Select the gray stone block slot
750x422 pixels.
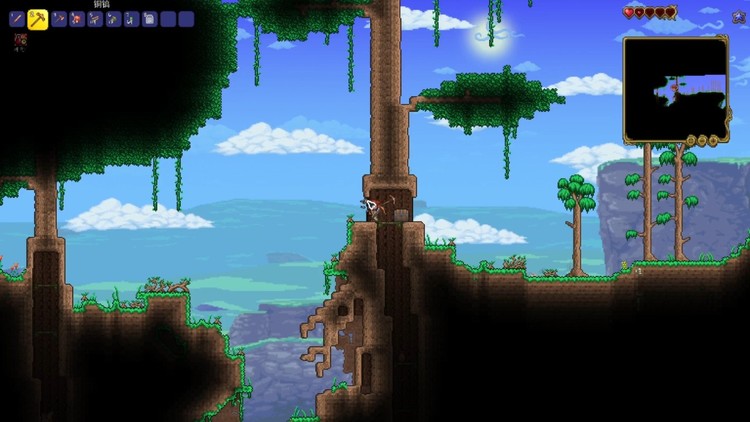149,19
